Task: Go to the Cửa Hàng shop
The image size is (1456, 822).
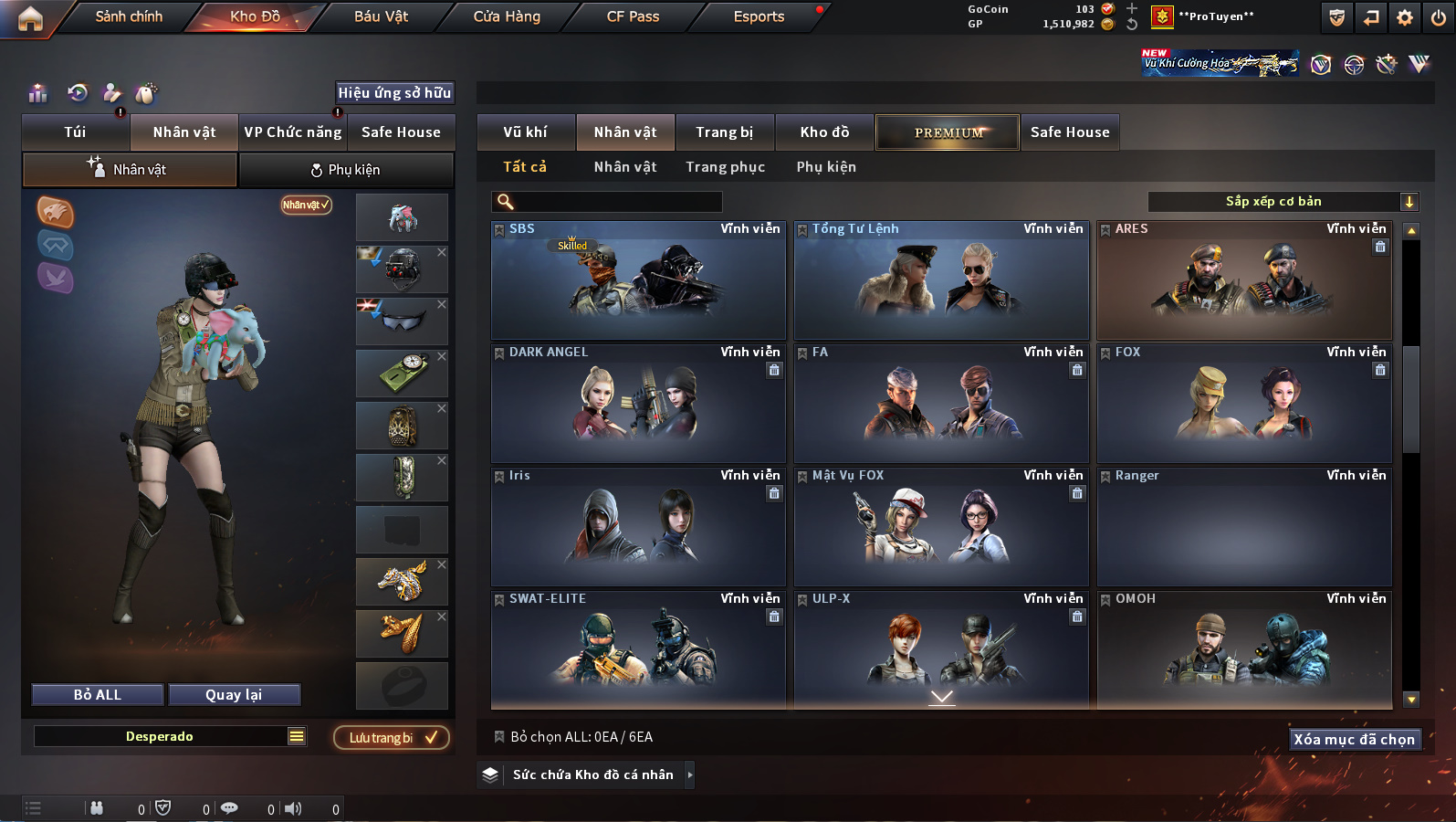Action: point(507,16)
